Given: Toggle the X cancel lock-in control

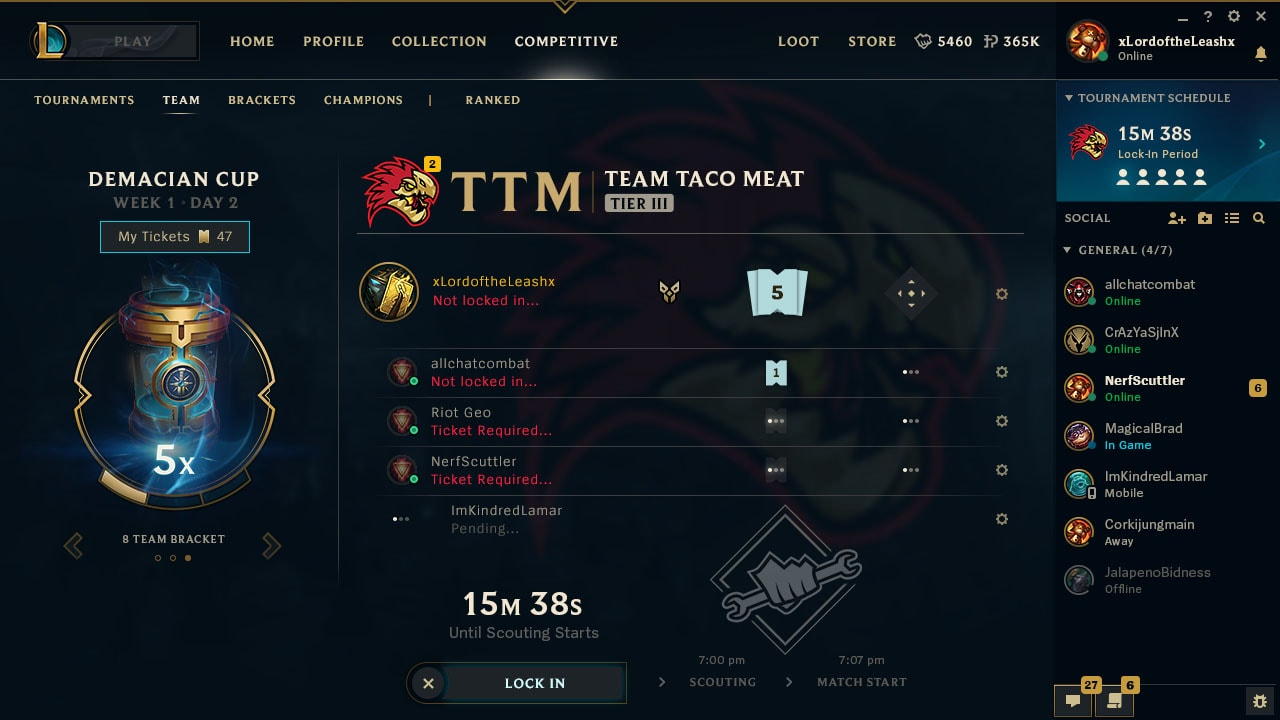Looking at the screenshot, I should [x=428, y=683].
